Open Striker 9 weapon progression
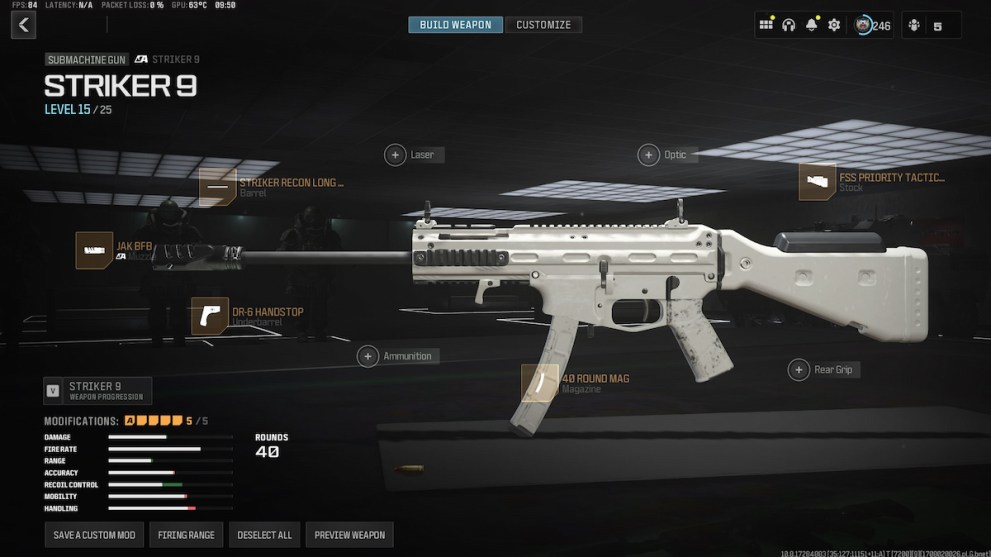 tap(98, 390)
